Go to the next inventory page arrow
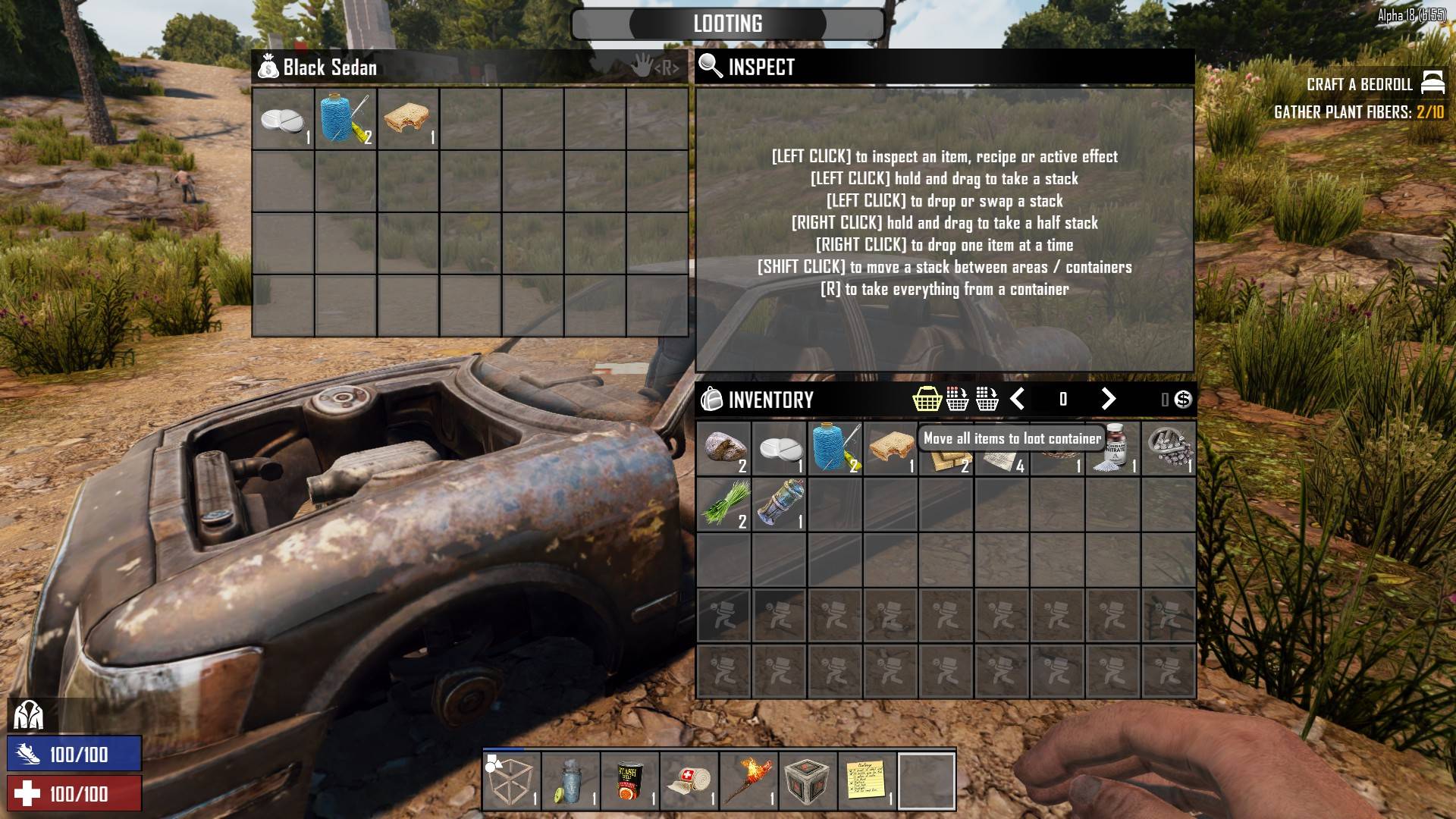 (1108, 399)
